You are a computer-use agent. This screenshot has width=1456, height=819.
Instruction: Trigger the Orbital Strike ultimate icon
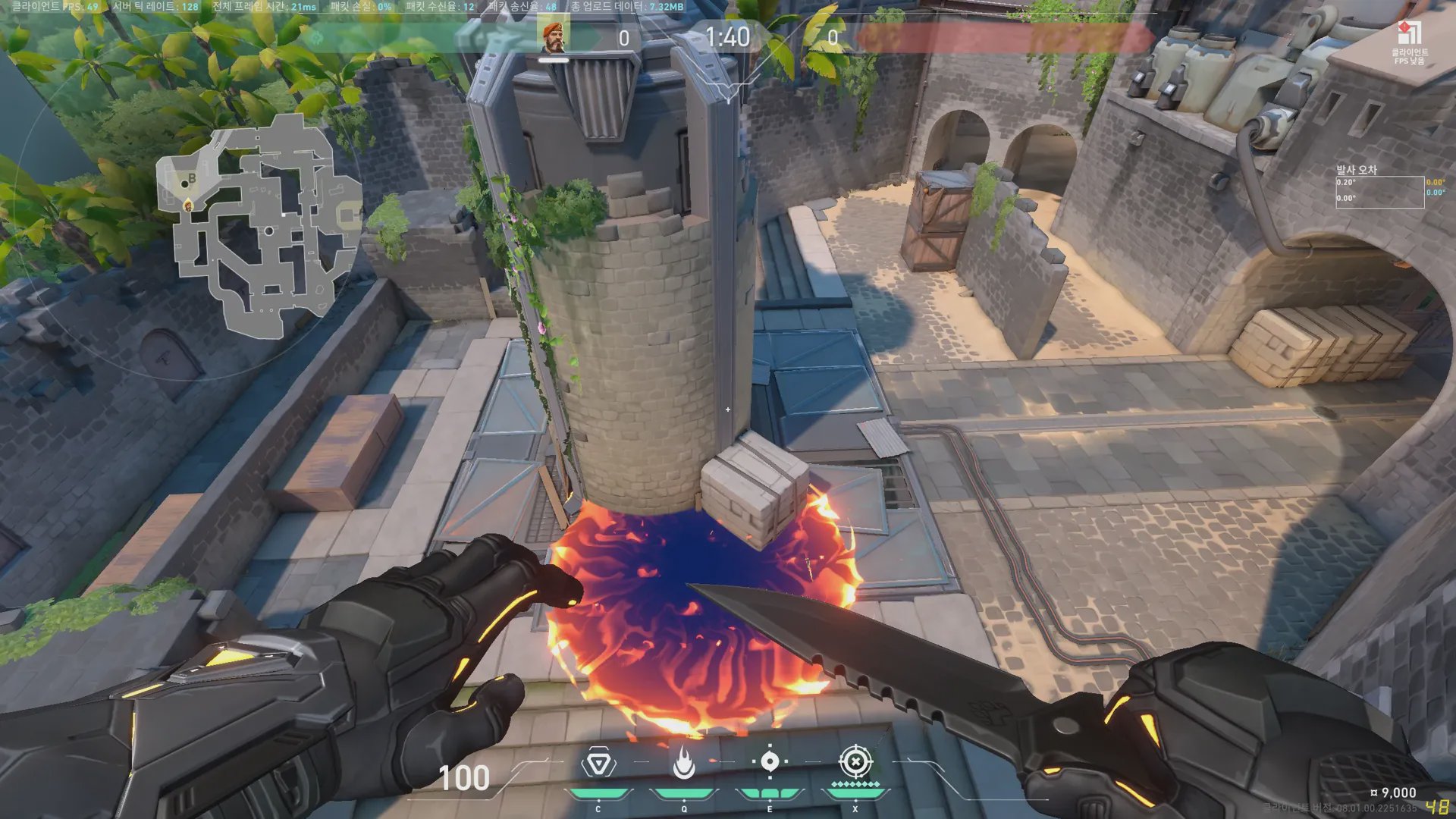pos(855,761)
